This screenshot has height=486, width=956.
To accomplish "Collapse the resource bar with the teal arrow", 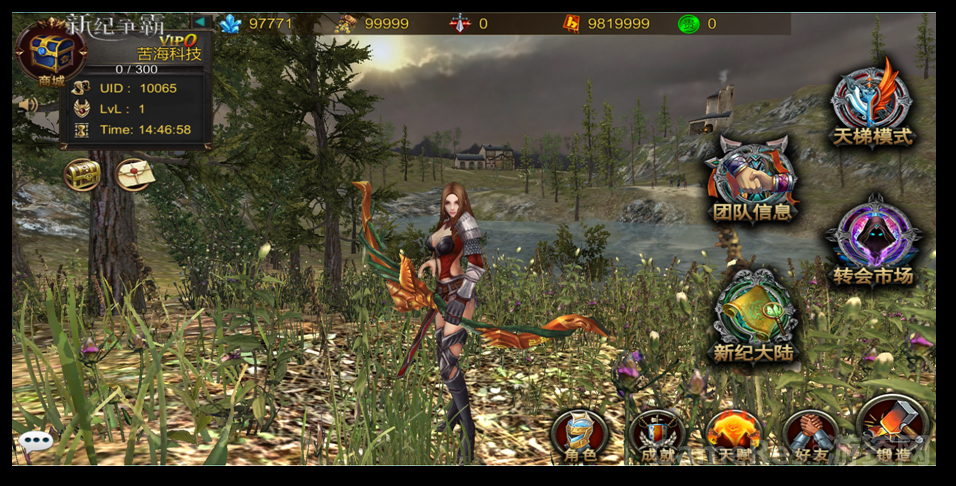I will pos(200,21).
